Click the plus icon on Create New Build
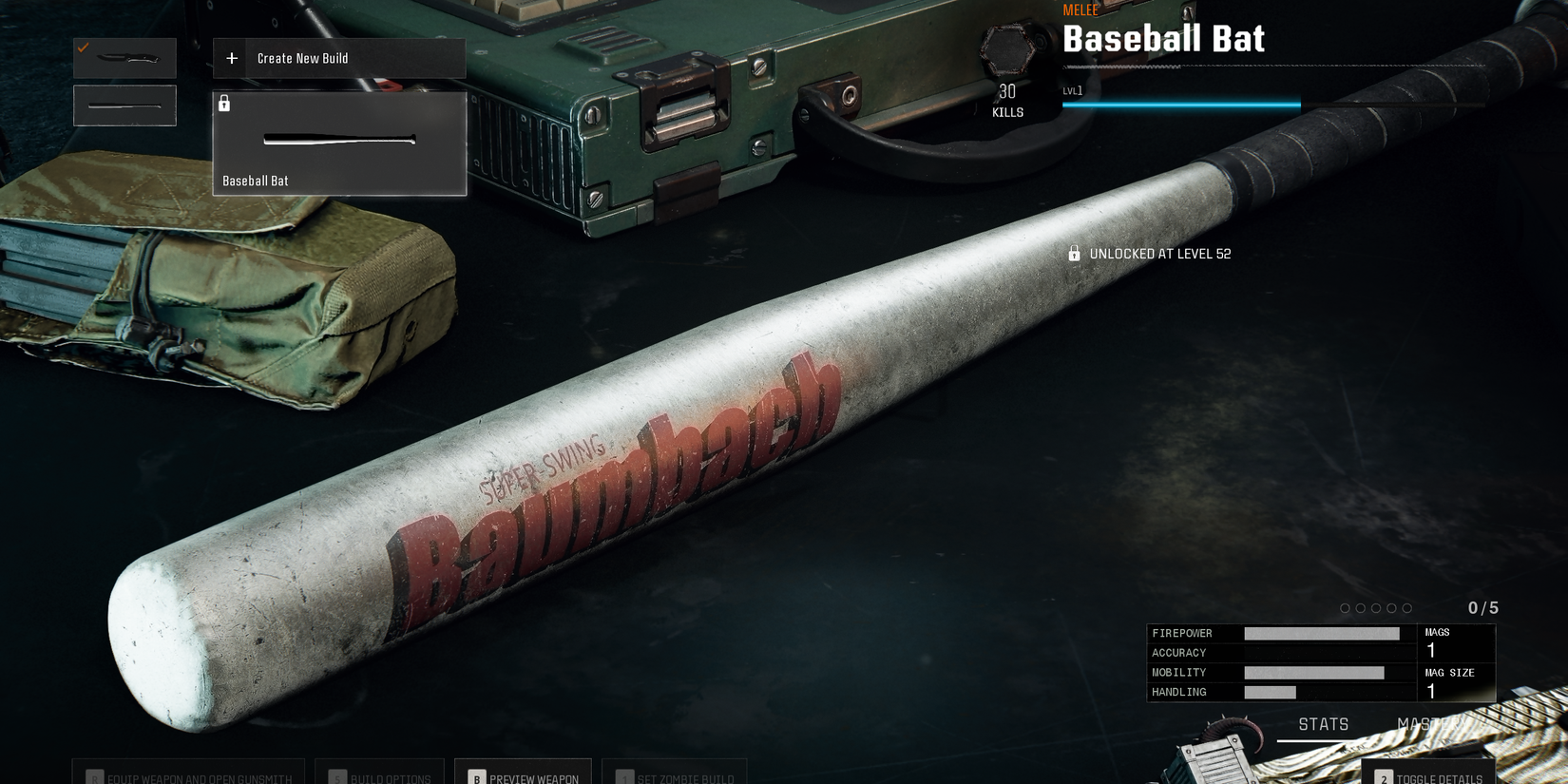 pyautogui.click(x=231, y=58)
